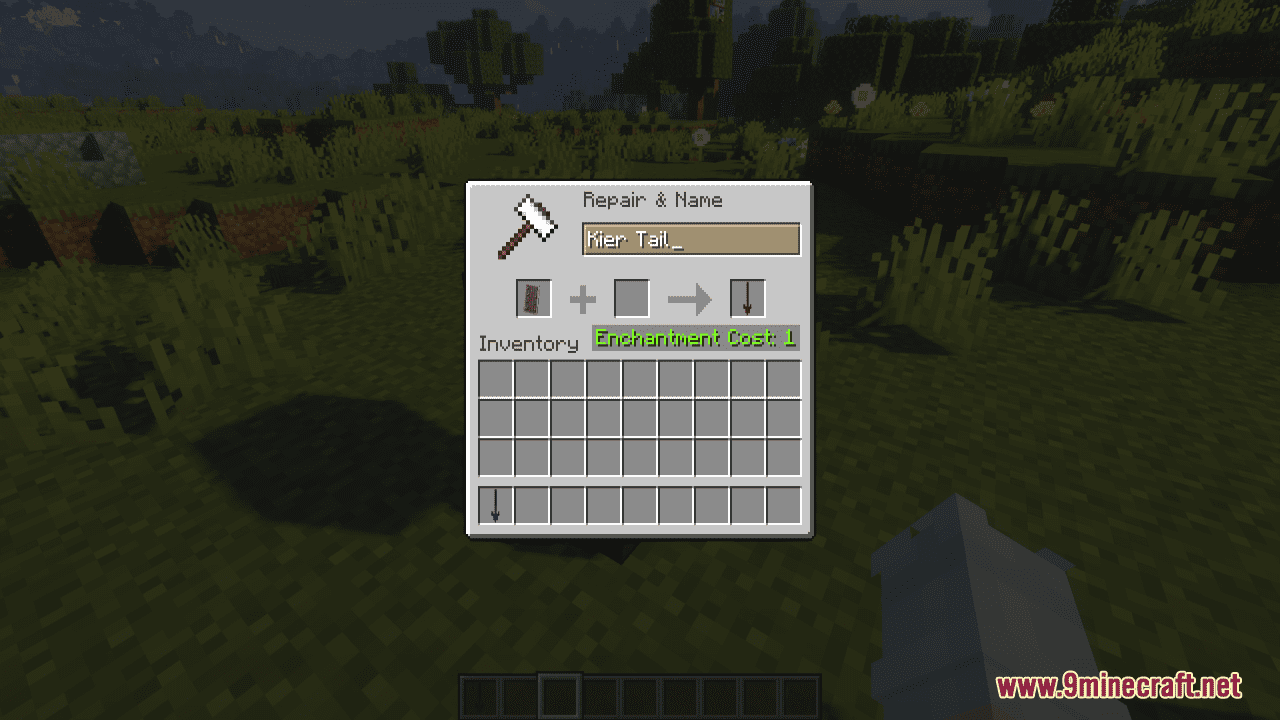Screen dimensions: 1280x720
Task: Click the Inventory section label
Action: coord(530,344)
